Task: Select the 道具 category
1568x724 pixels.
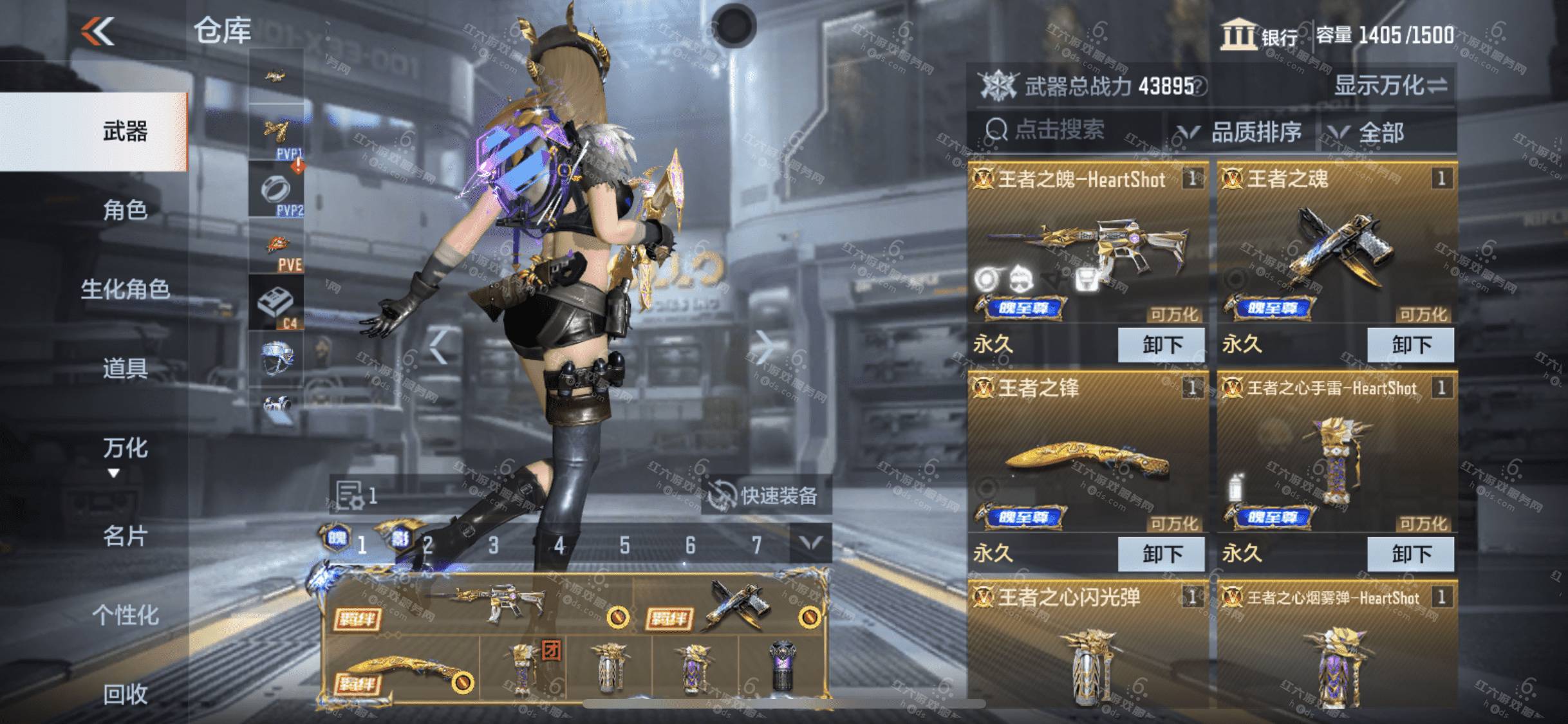Action: 126,368
